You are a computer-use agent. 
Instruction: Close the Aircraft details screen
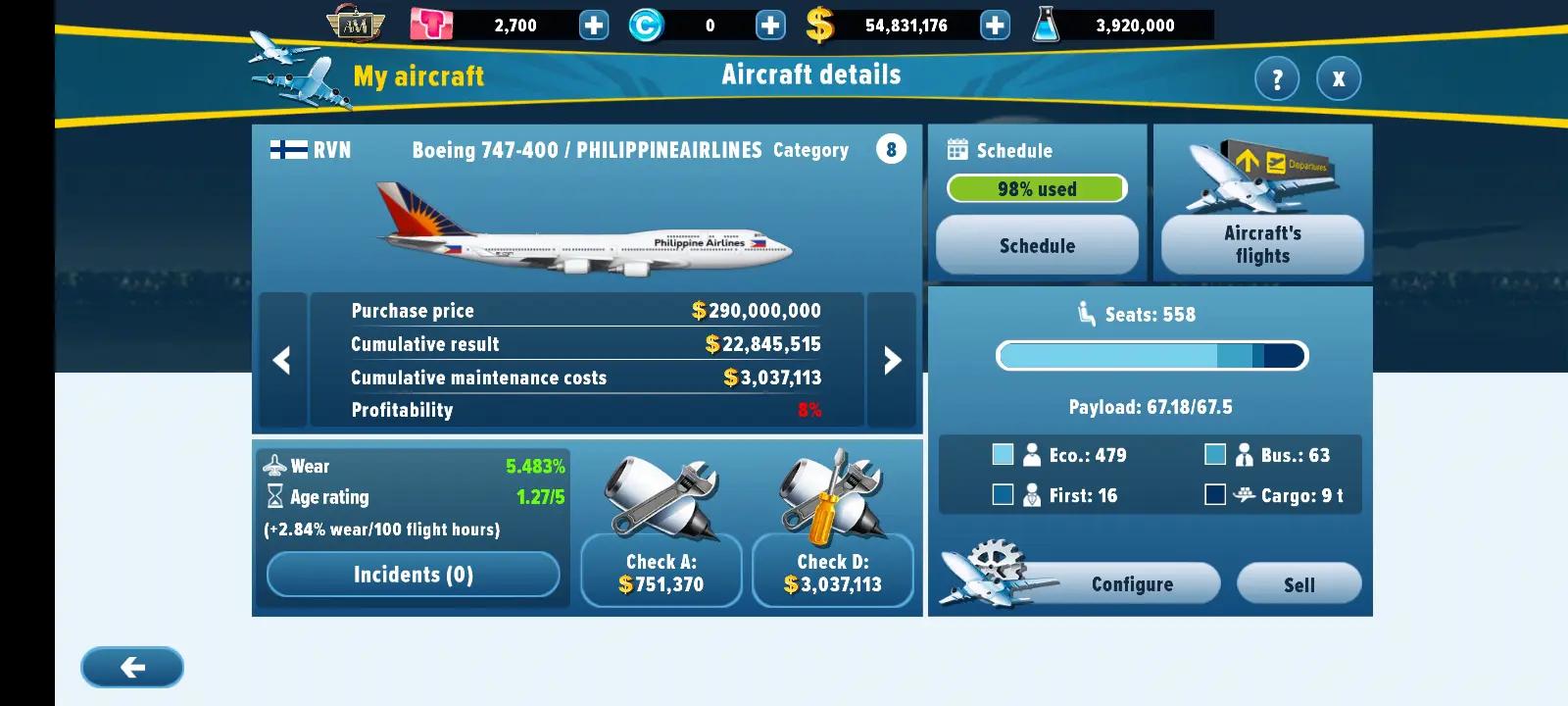click(x=1338, y=78)
